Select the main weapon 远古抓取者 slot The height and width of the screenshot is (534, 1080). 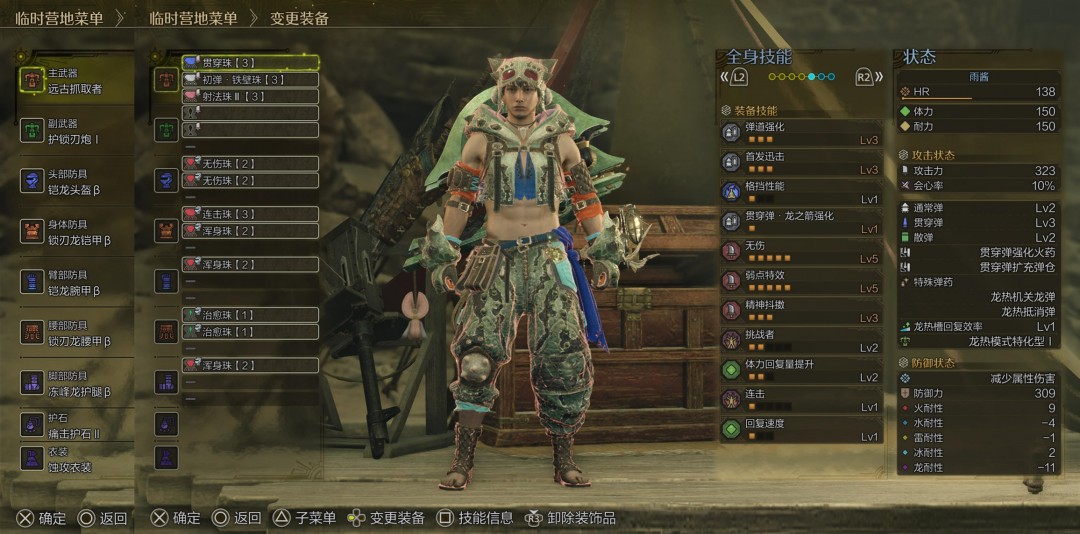tap(75, 81)
